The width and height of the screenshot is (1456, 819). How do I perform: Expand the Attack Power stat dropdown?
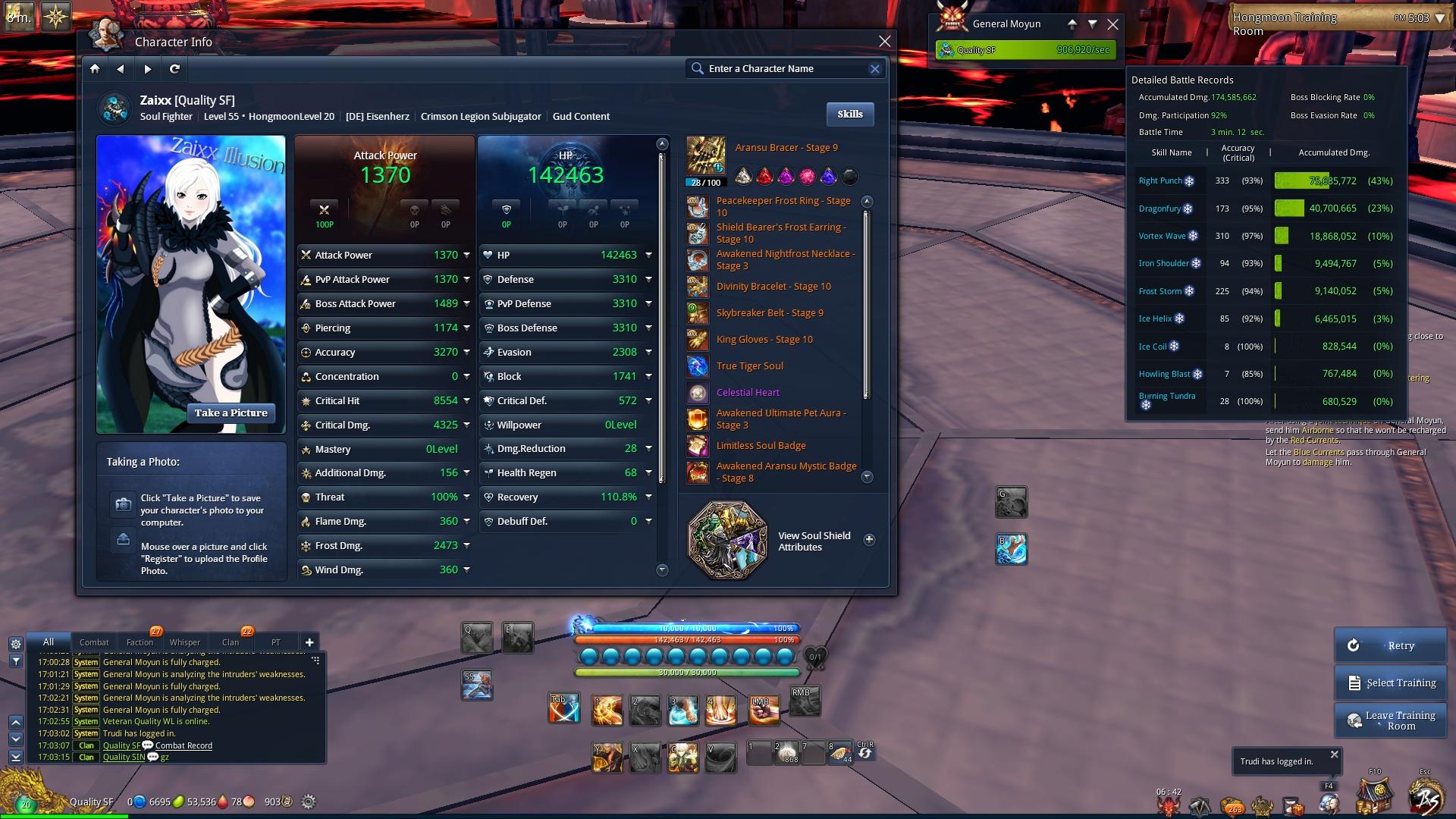[x=466, y=256]
